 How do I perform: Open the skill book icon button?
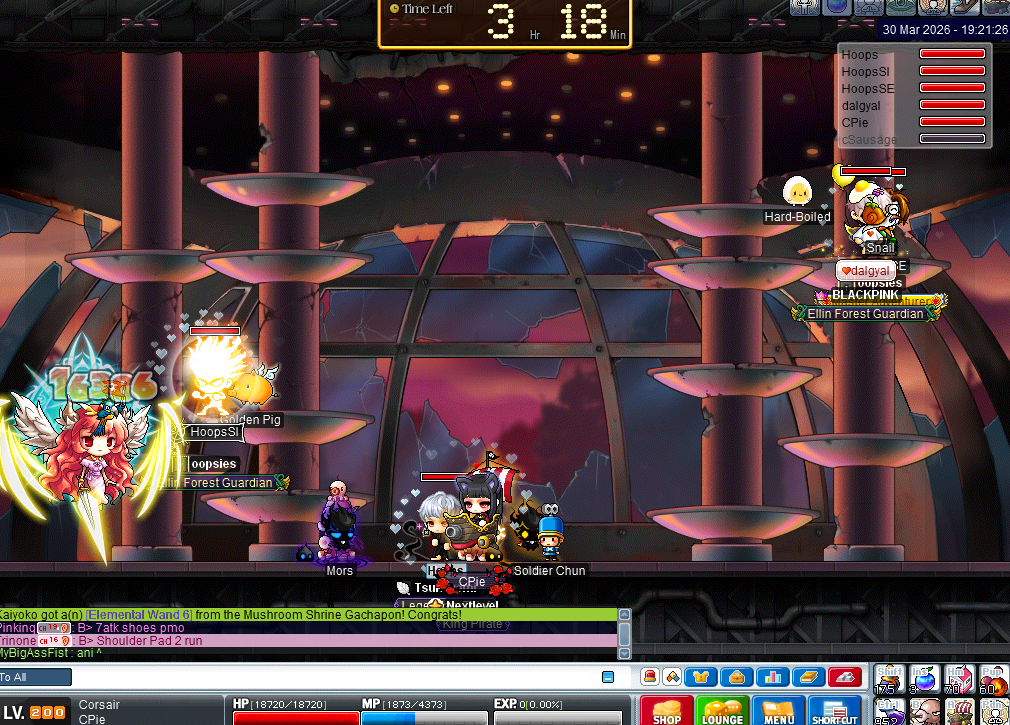pos(807,677)
